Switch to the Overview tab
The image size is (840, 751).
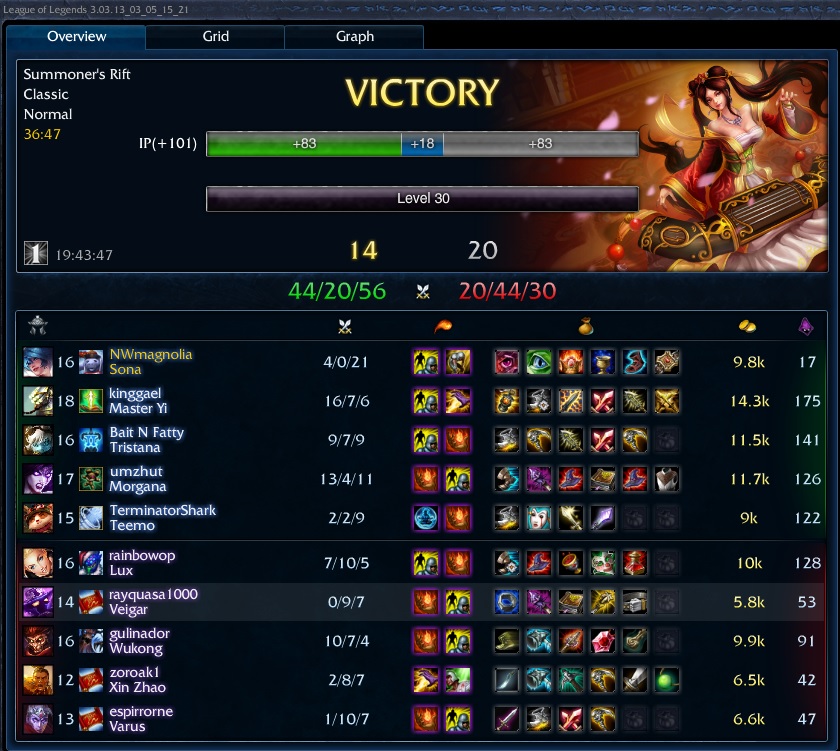point(77,37)
